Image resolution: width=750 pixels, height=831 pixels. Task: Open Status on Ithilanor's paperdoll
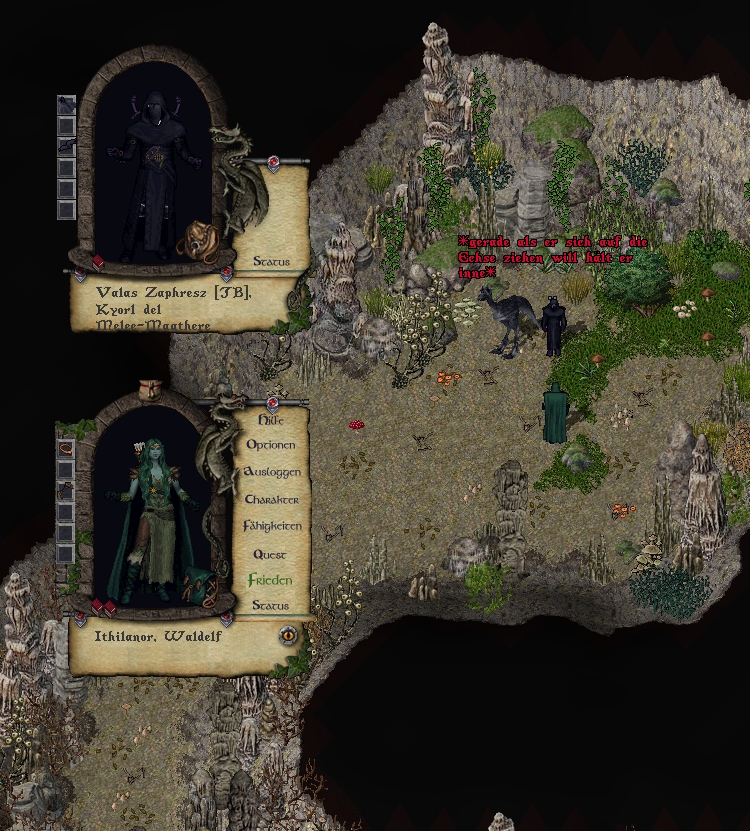tap(270, 606)
